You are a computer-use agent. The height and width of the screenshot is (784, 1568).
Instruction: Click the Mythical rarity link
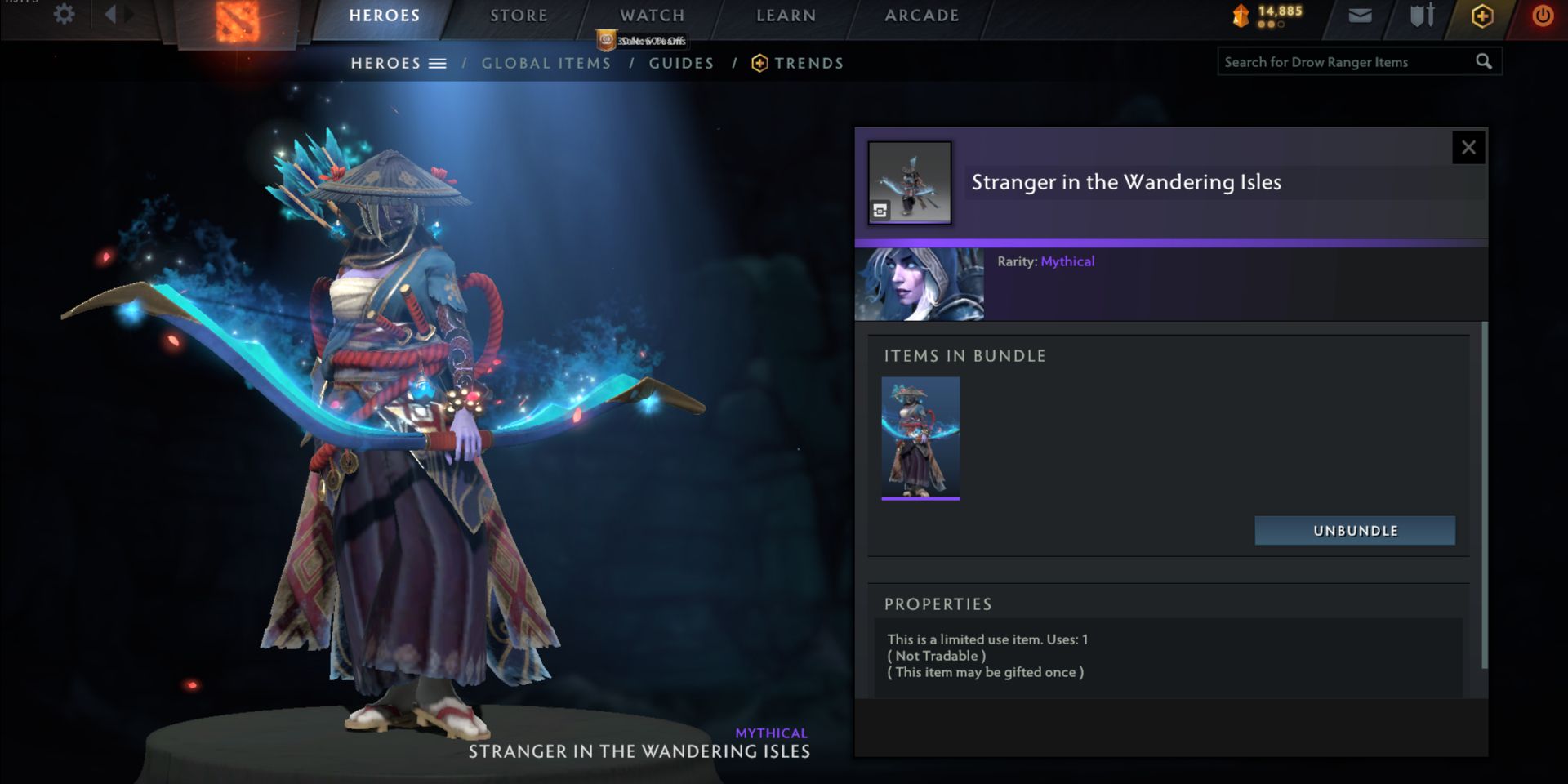(x=1068, y=261)
